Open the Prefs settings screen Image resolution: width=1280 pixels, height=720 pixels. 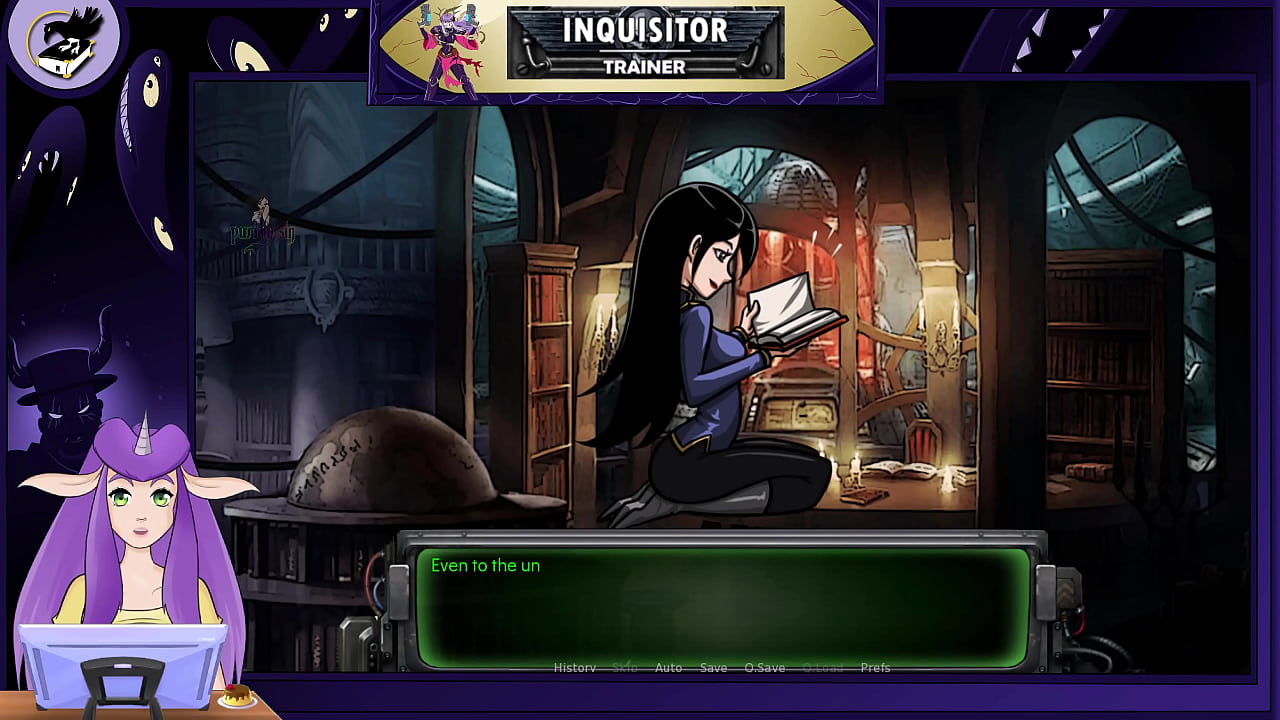877,667
